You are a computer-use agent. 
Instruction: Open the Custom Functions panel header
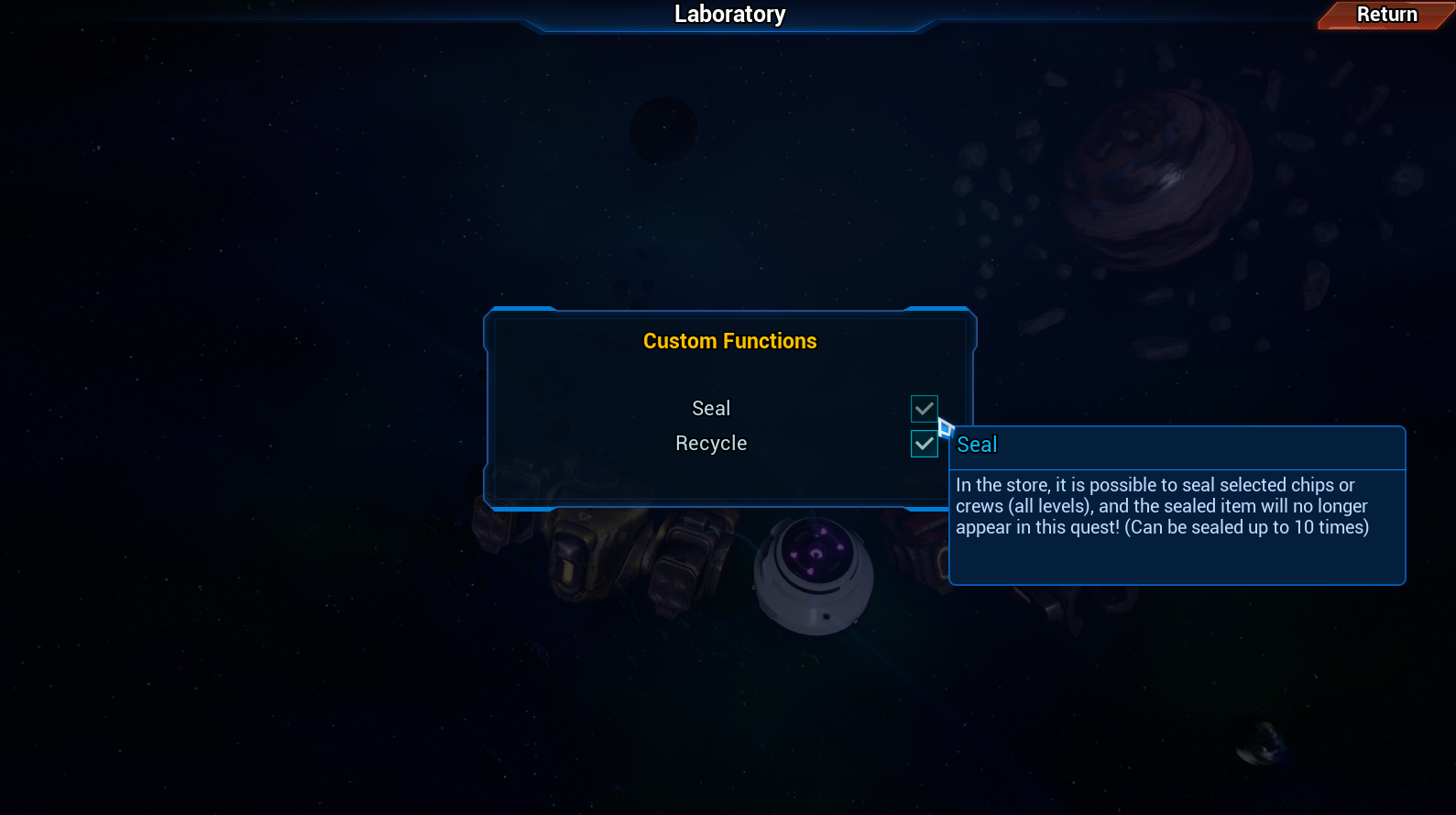coord(729,340)
